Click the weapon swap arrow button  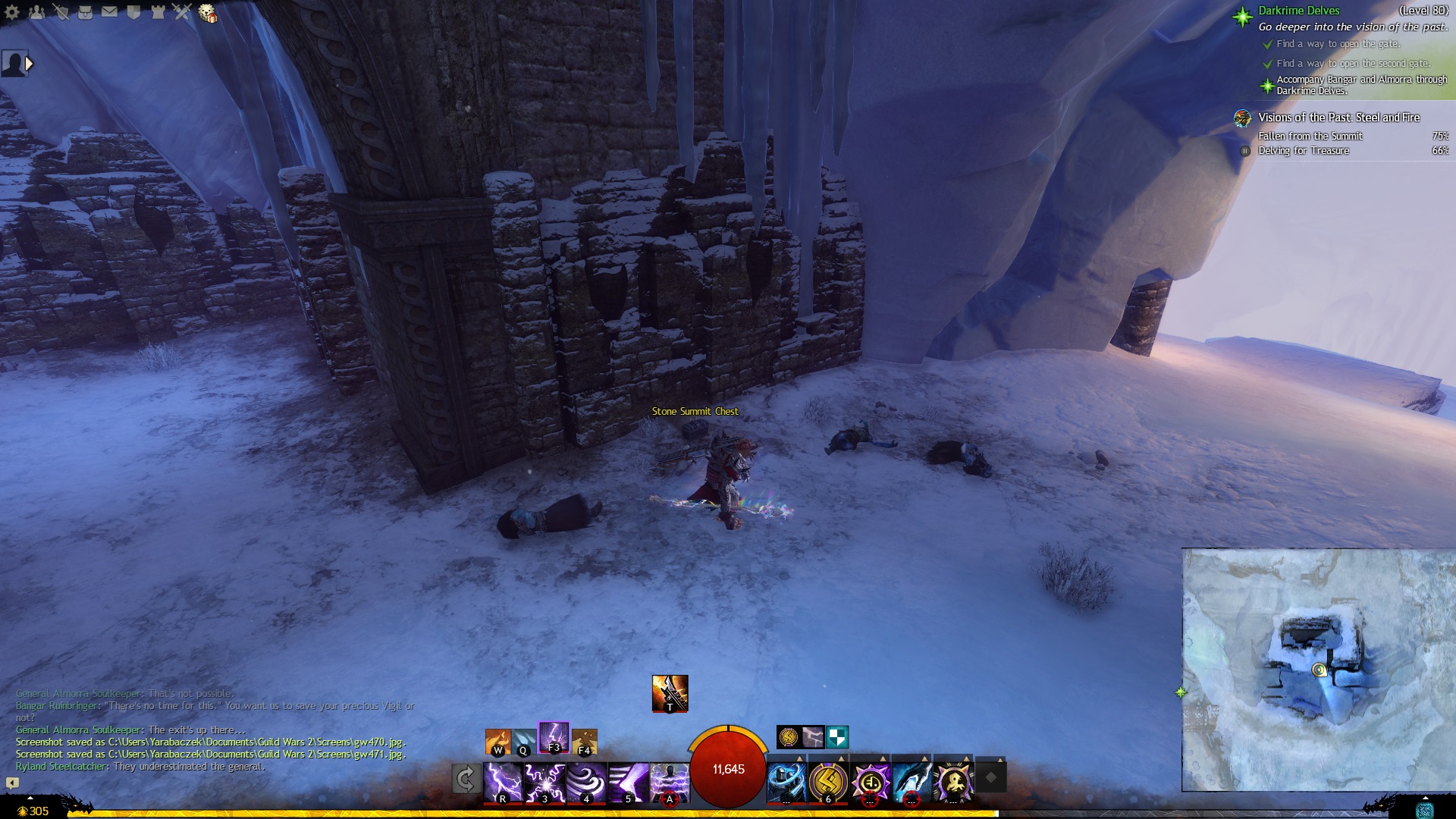coord(466,779)
